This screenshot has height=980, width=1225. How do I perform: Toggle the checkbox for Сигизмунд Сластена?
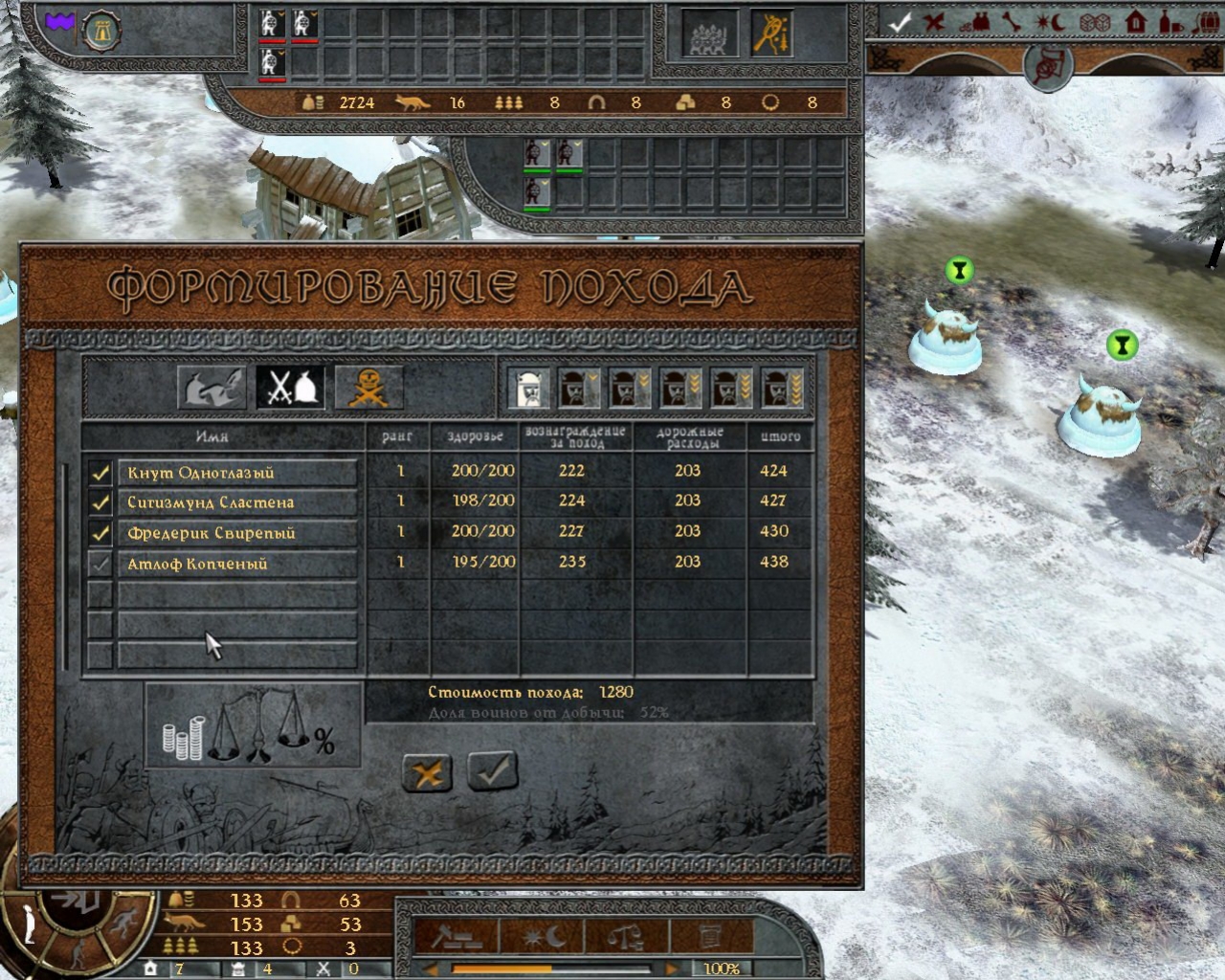(100, 502)
